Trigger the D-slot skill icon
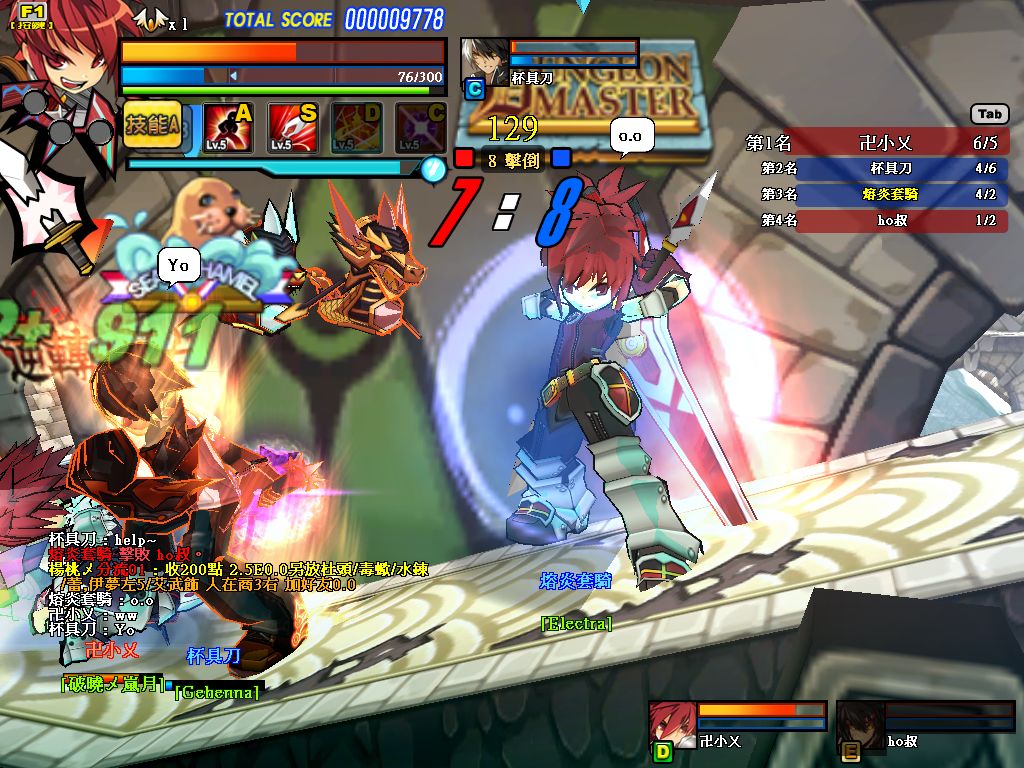The height and width of the screenshot is (768, 1024). [x=357, y=128]
